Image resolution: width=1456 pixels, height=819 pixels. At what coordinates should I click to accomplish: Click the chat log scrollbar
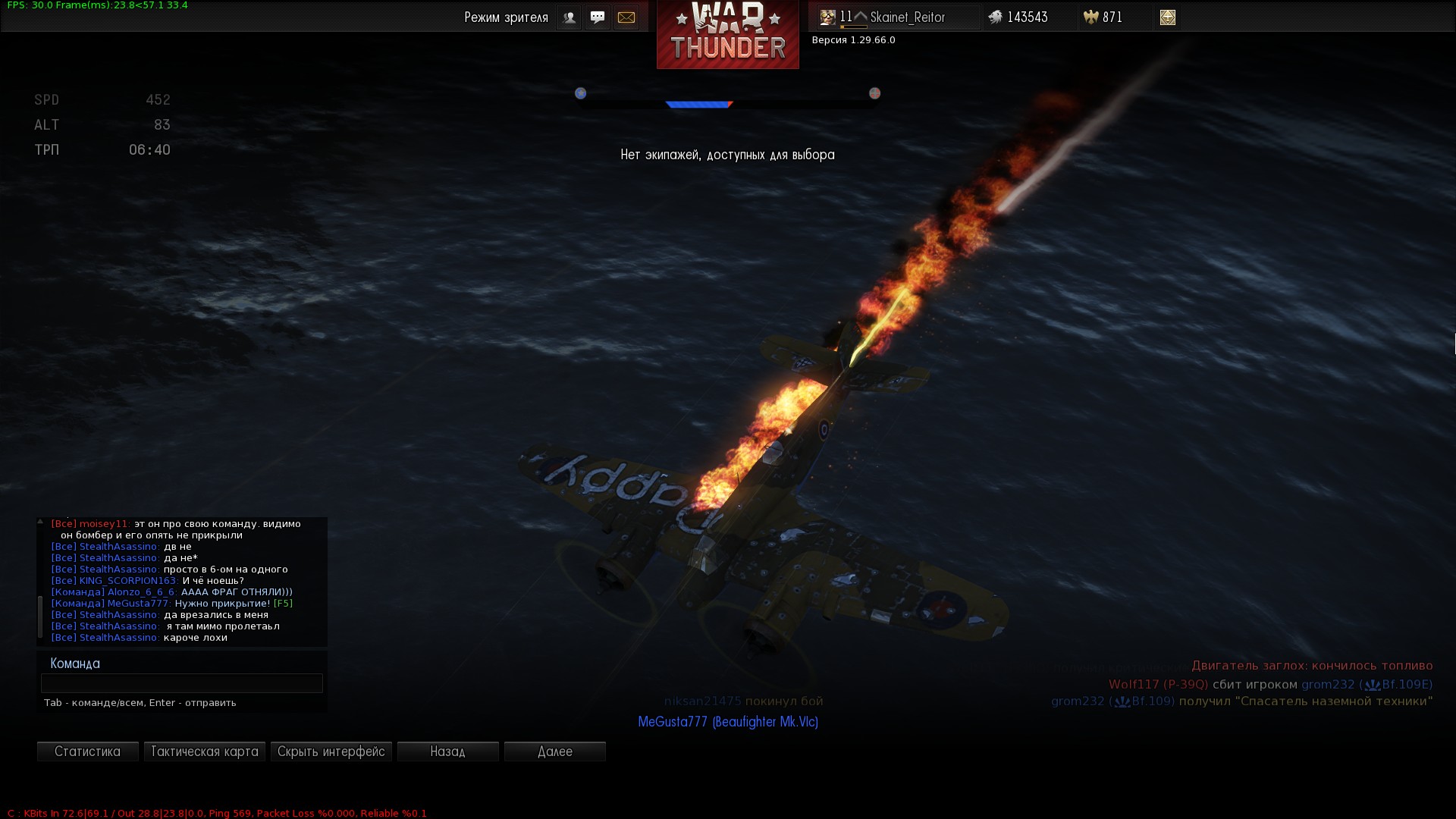click(40, 616)
